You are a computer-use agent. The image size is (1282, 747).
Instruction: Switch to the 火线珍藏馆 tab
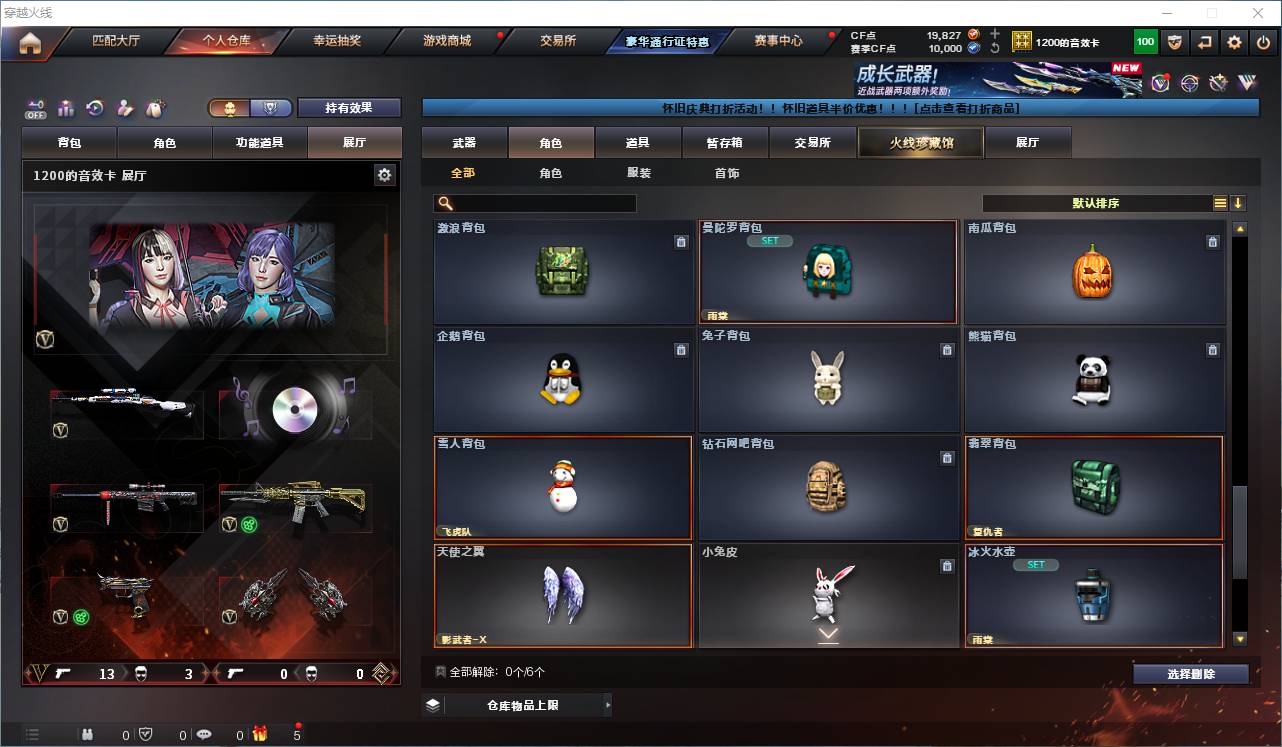point(920,142)
